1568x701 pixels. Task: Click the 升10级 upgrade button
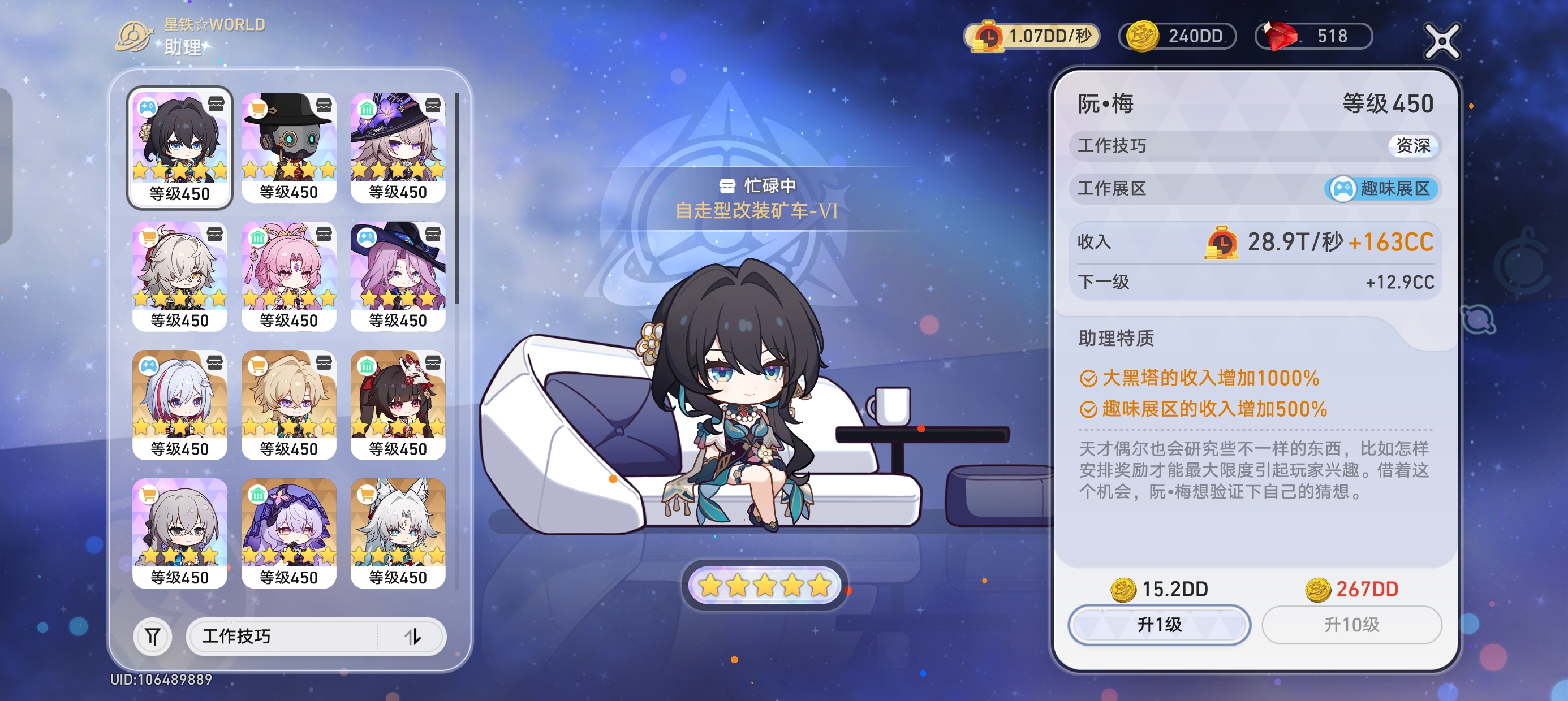coord(1351,624)
